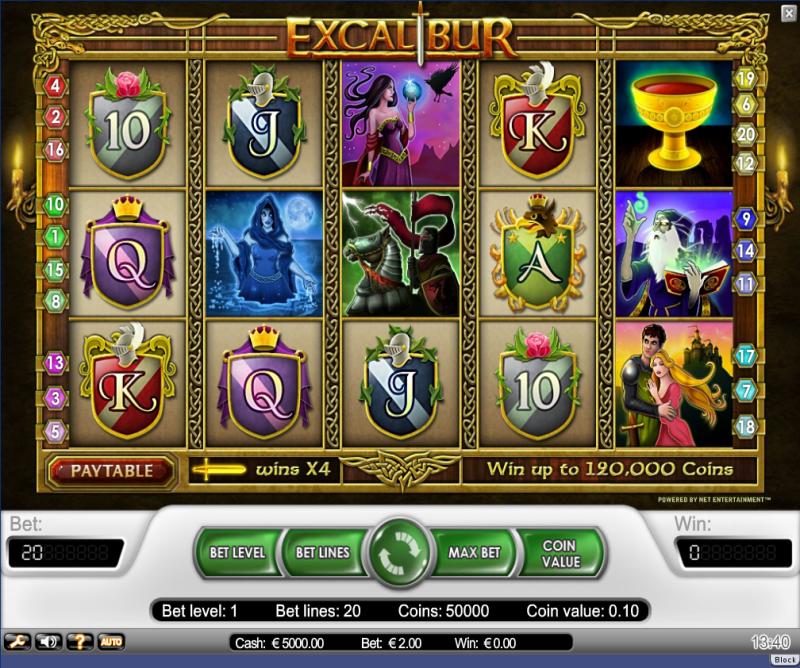Spin the reels with the round green button

(x=399, y=553)
